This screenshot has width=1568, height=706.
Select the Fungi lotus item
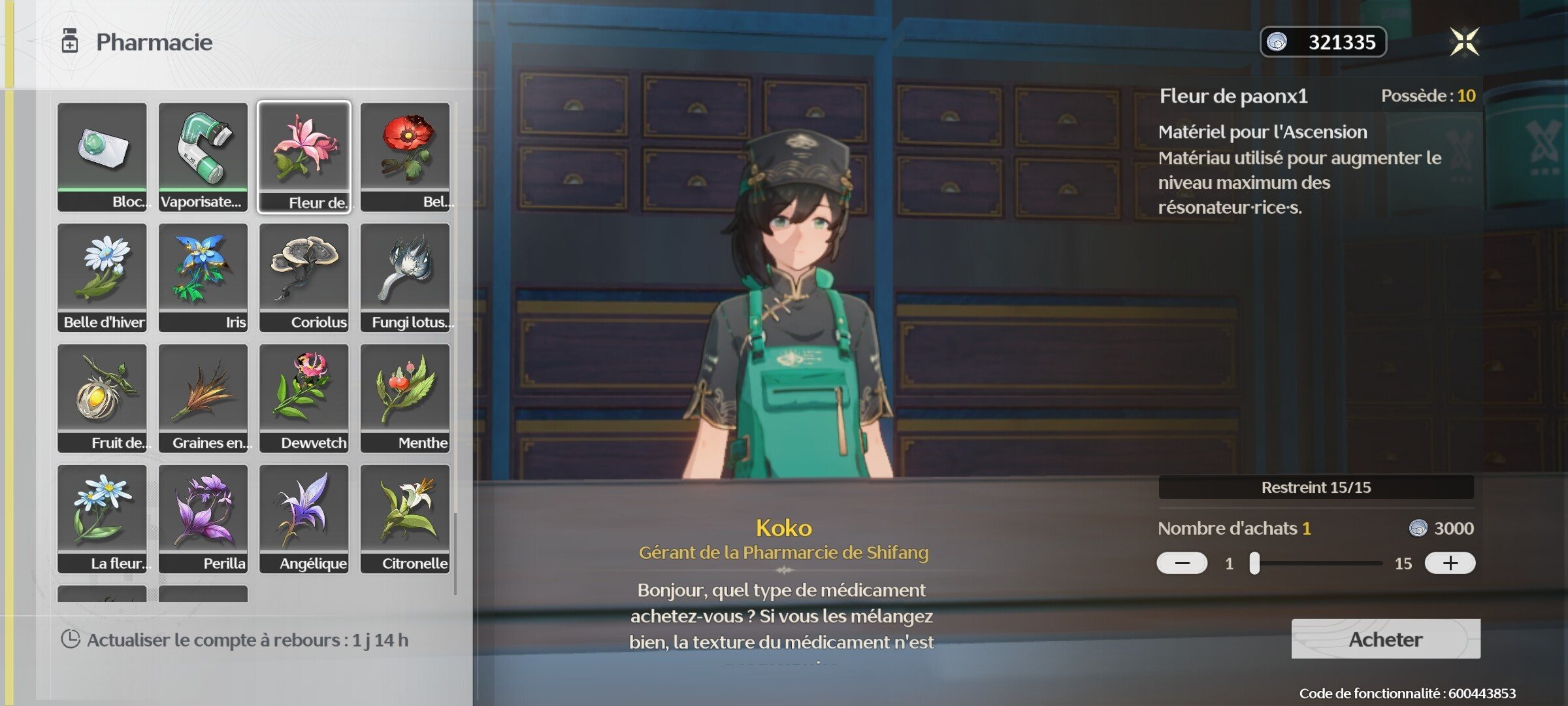coord(405,277)
